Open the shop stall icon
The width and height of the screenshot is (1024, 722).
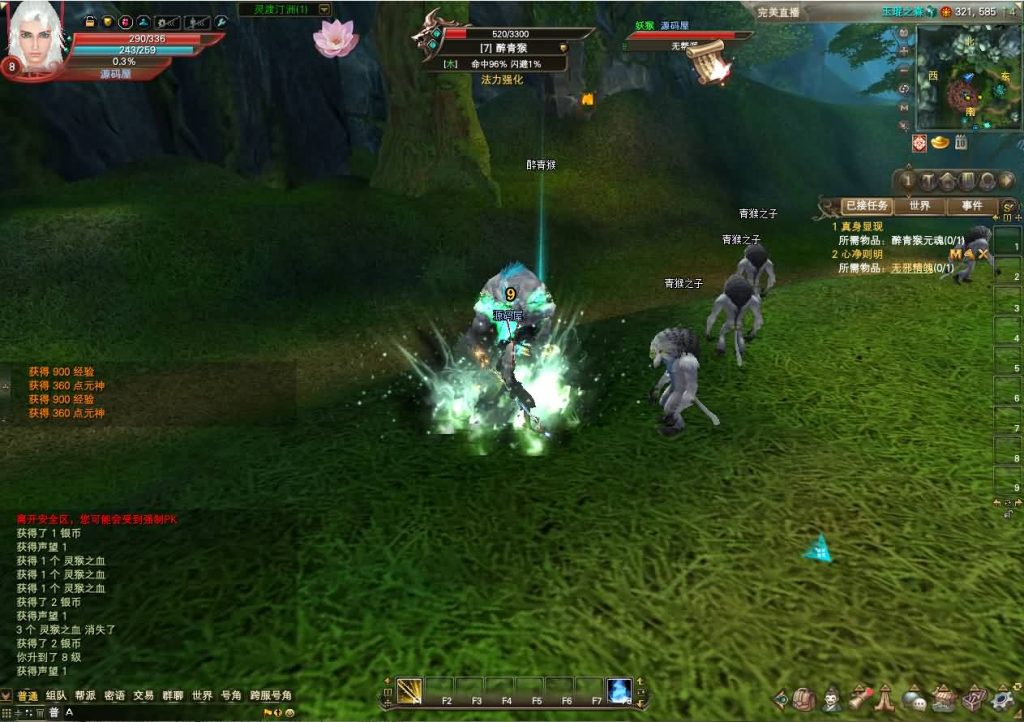coord(943,700)
